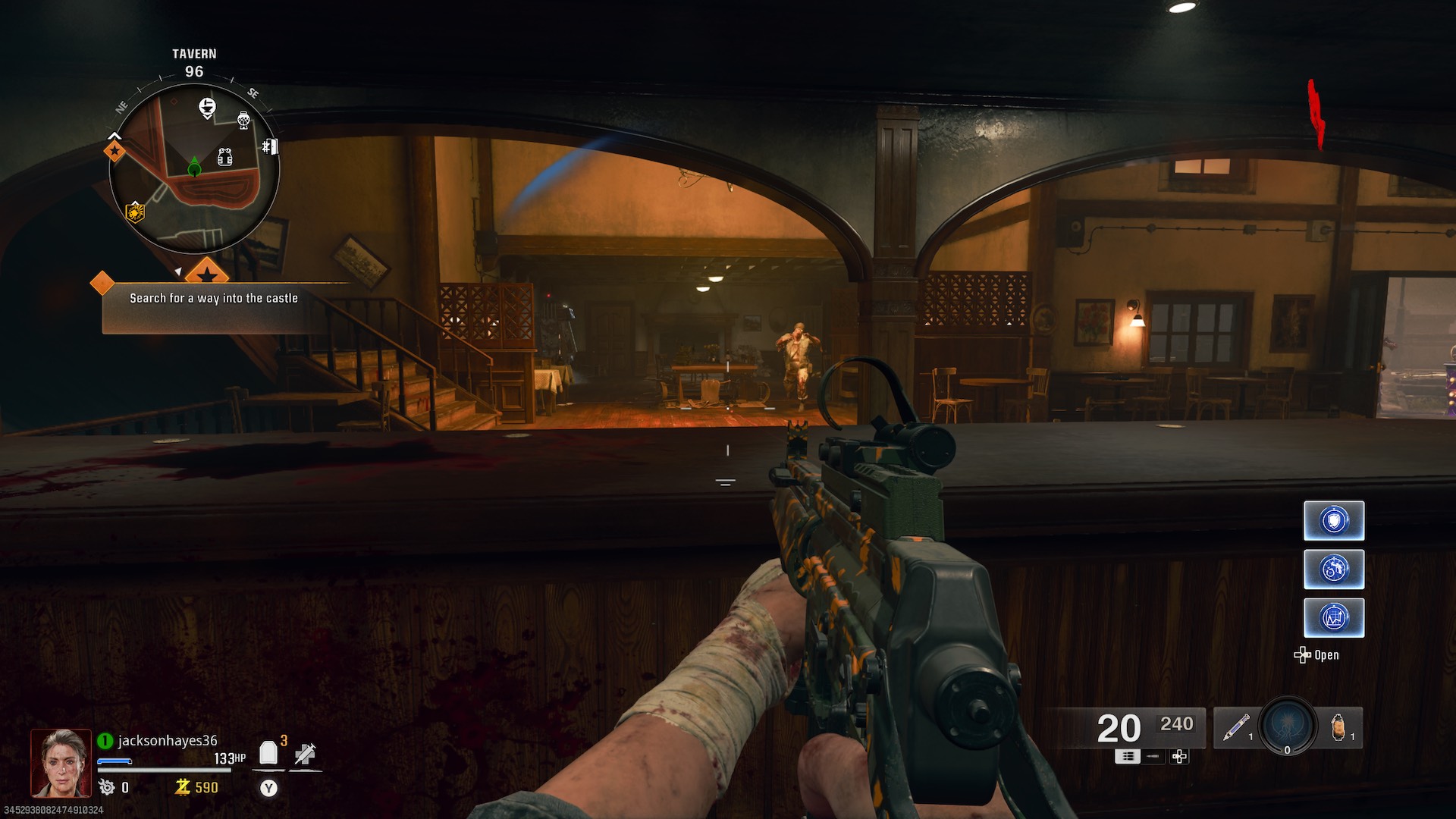Image resolution: width=1456 pixels, height=819 pixels.
Task: Open the 'Search for a way into the castle' objective
Action: [x=213, y=299]
